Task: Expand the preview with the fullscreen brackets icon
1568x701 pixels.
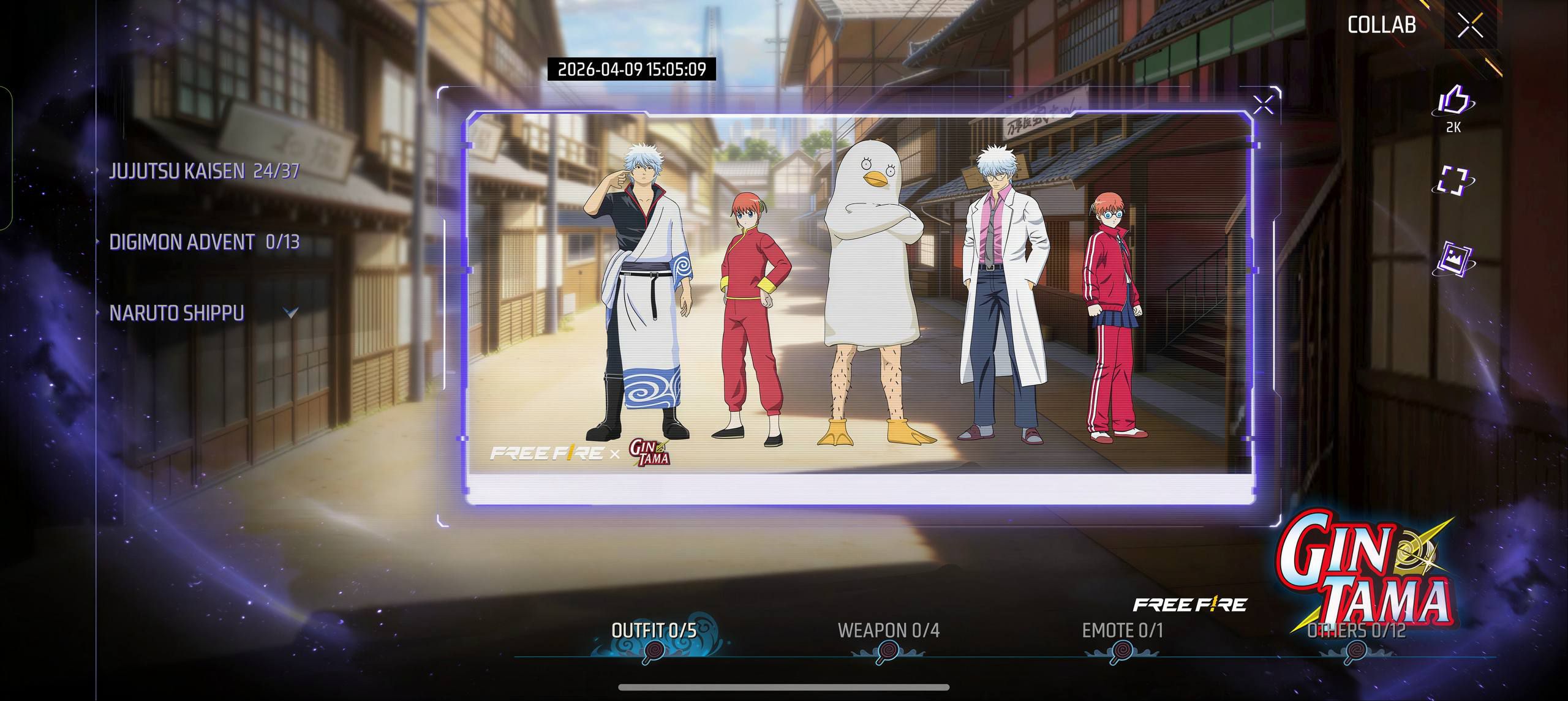Action: 1453,181
